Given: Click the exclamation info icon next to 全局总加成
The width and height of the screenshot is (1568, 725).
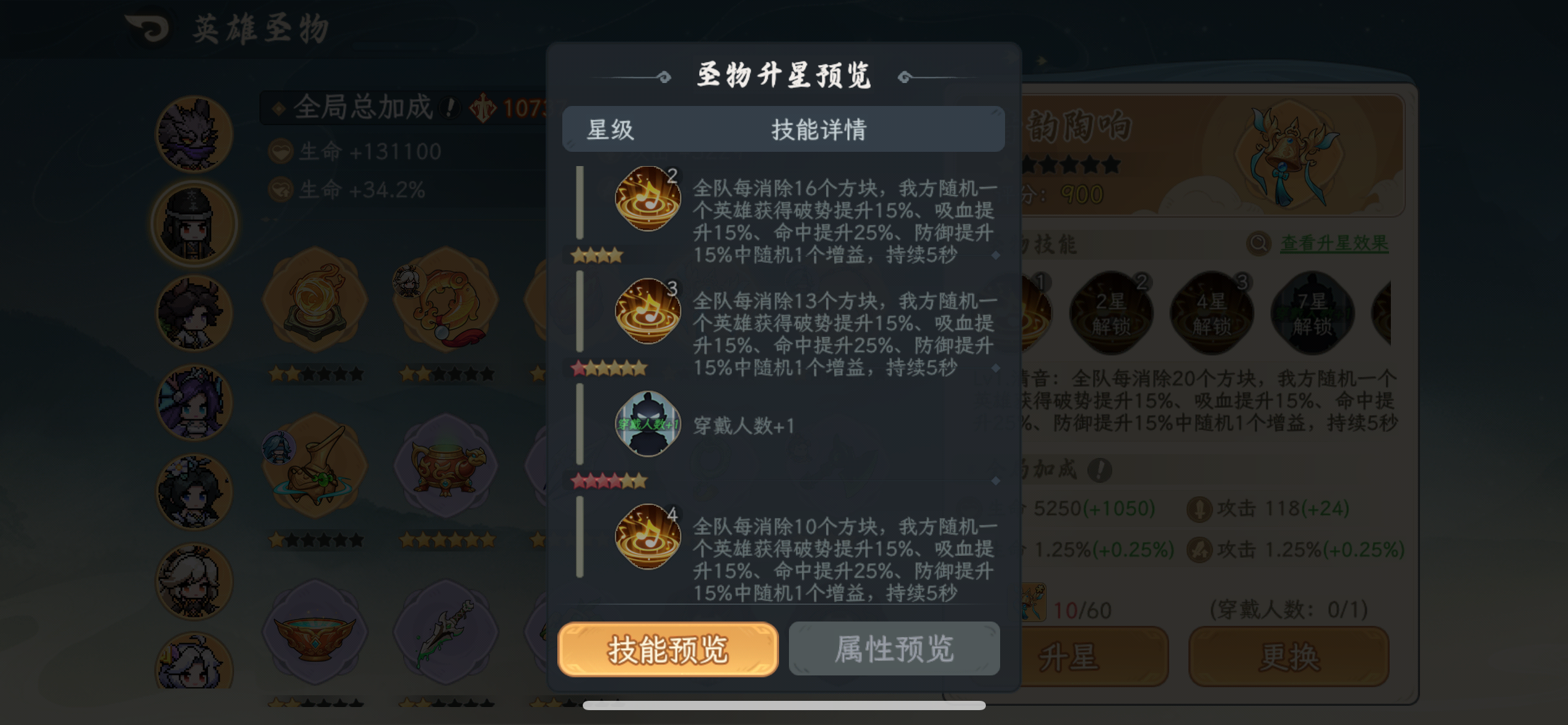Looking at the screenshot, I should pos(451,107).
